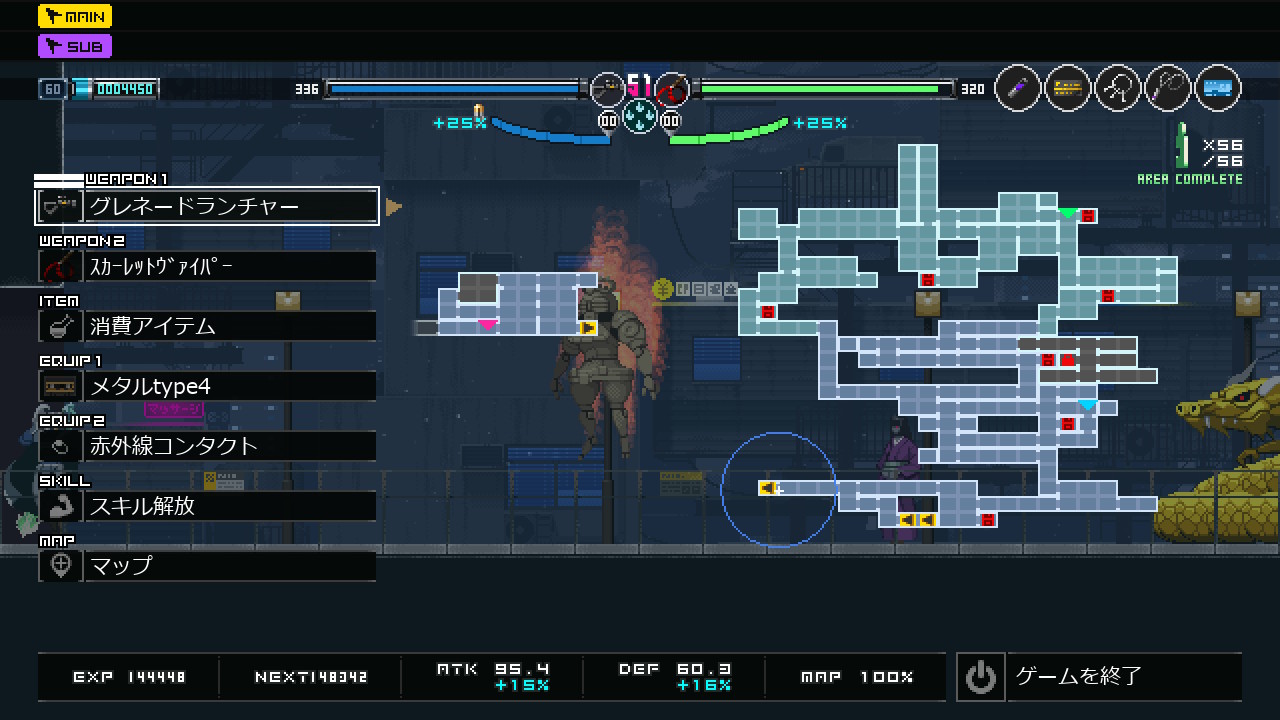
Task: Select the pink triangle map marker
Action: pos(487,325)
